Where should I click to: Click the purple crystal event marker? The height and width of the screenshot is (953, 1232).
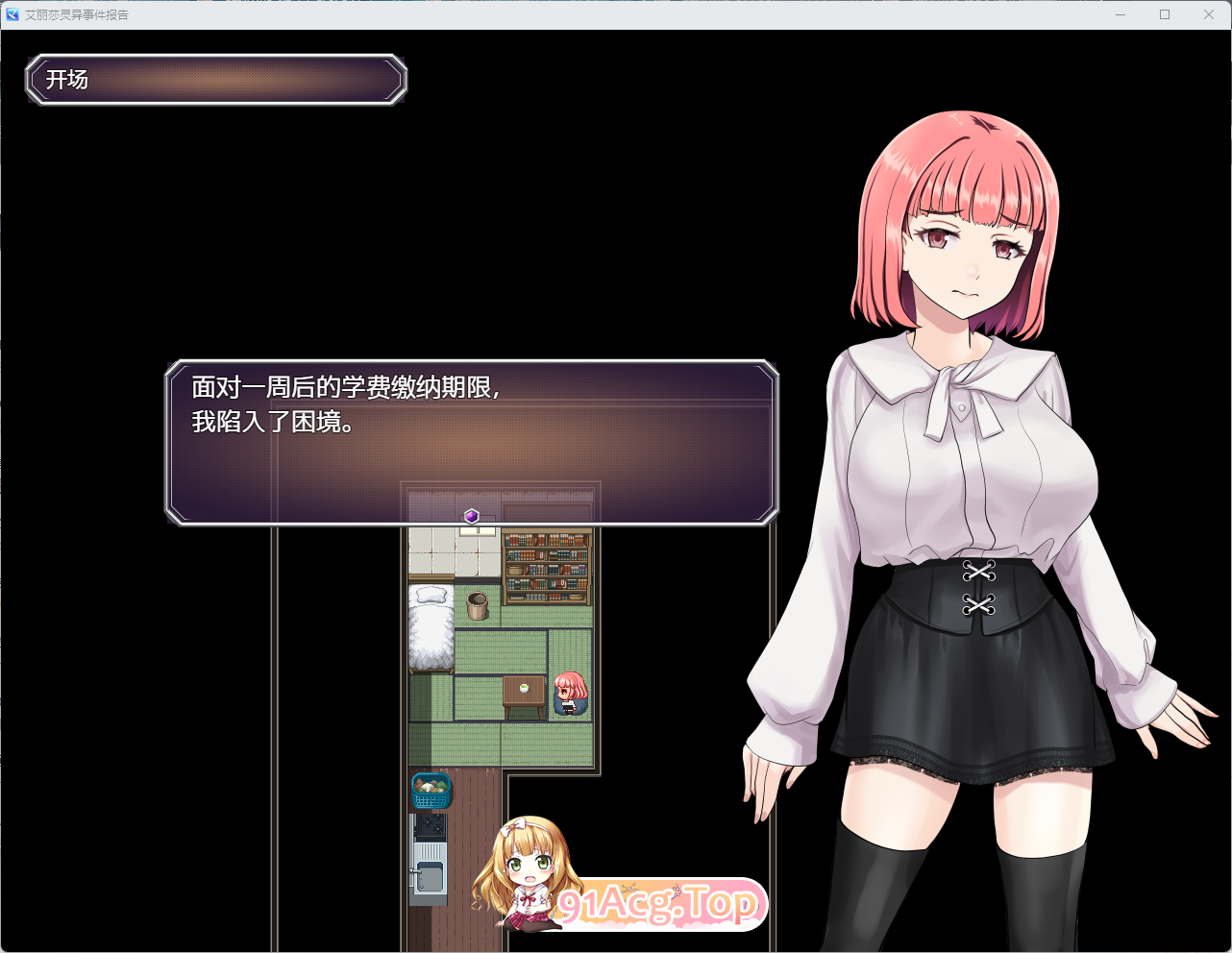(470, 516)
